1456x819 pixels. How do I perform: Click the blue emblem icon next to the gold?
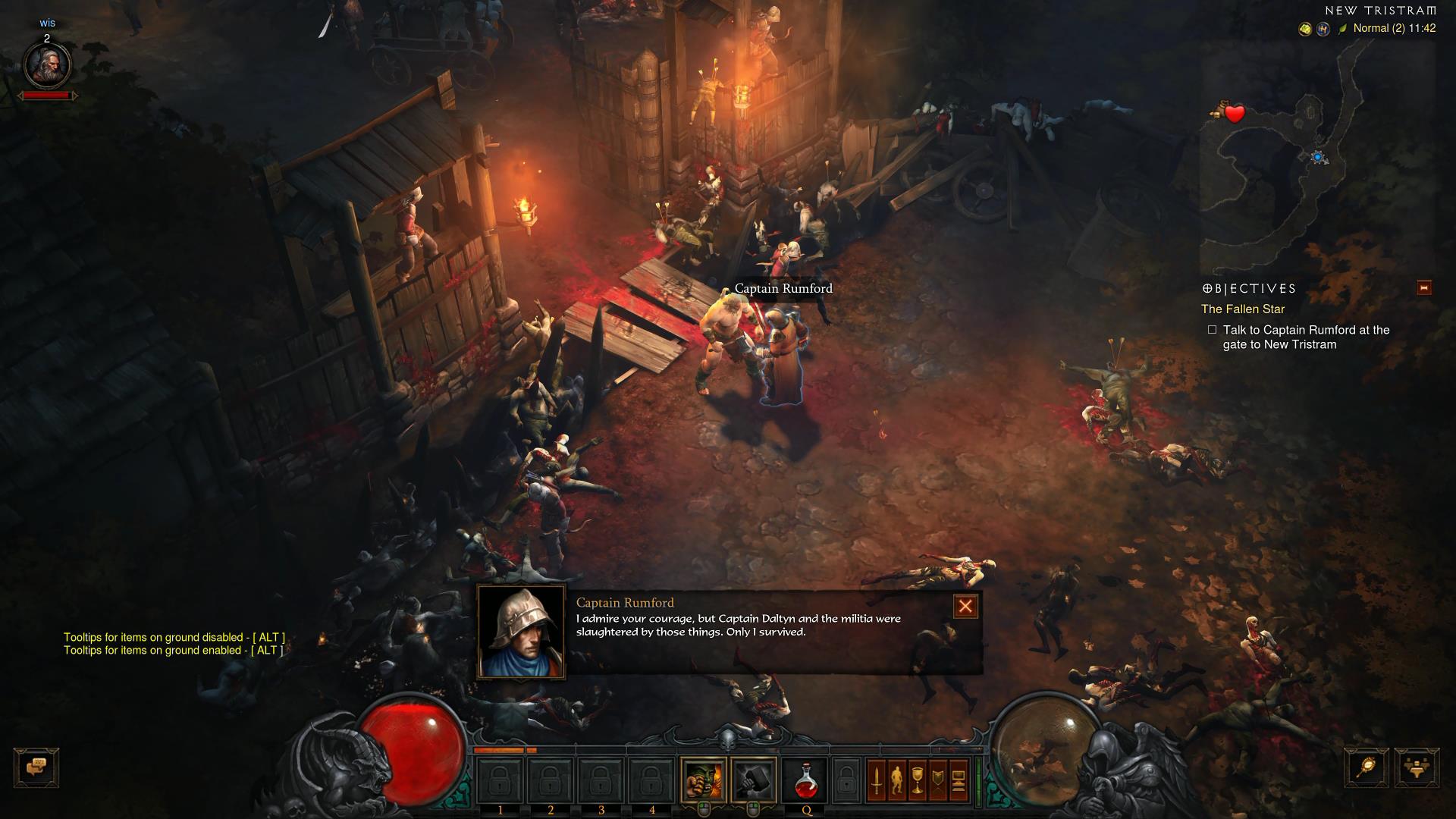(x=1322, y=29)
